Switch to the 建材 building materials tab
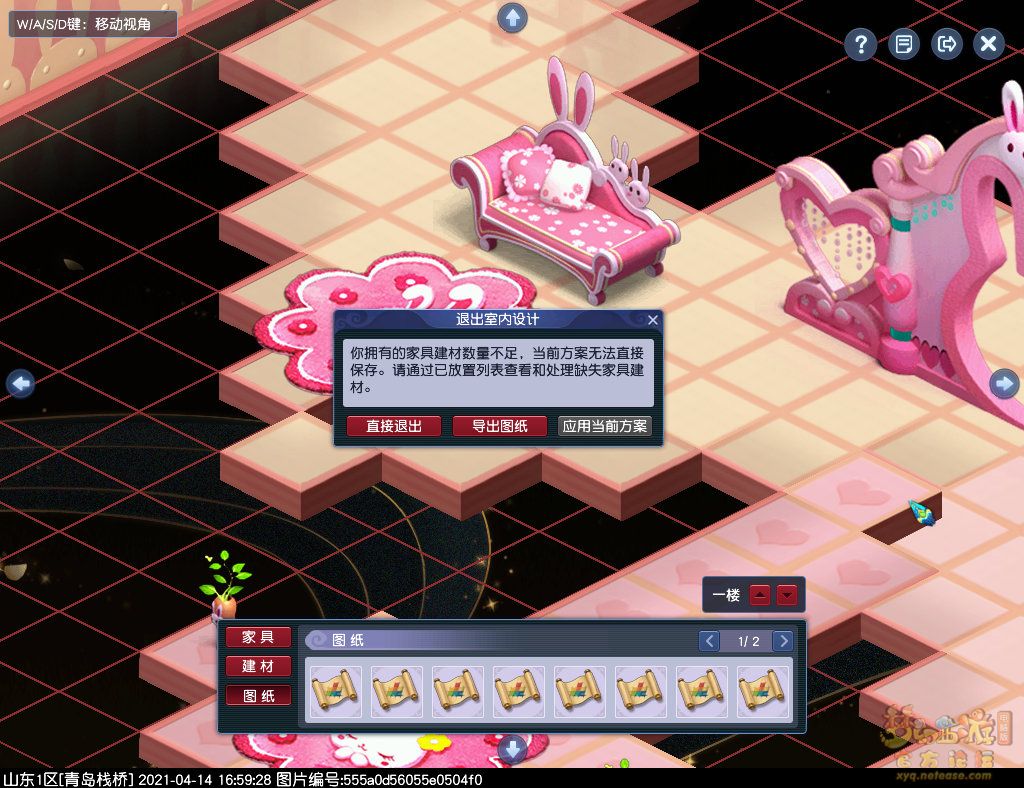This screenshot has height=788, width=1024. [258, 666]
